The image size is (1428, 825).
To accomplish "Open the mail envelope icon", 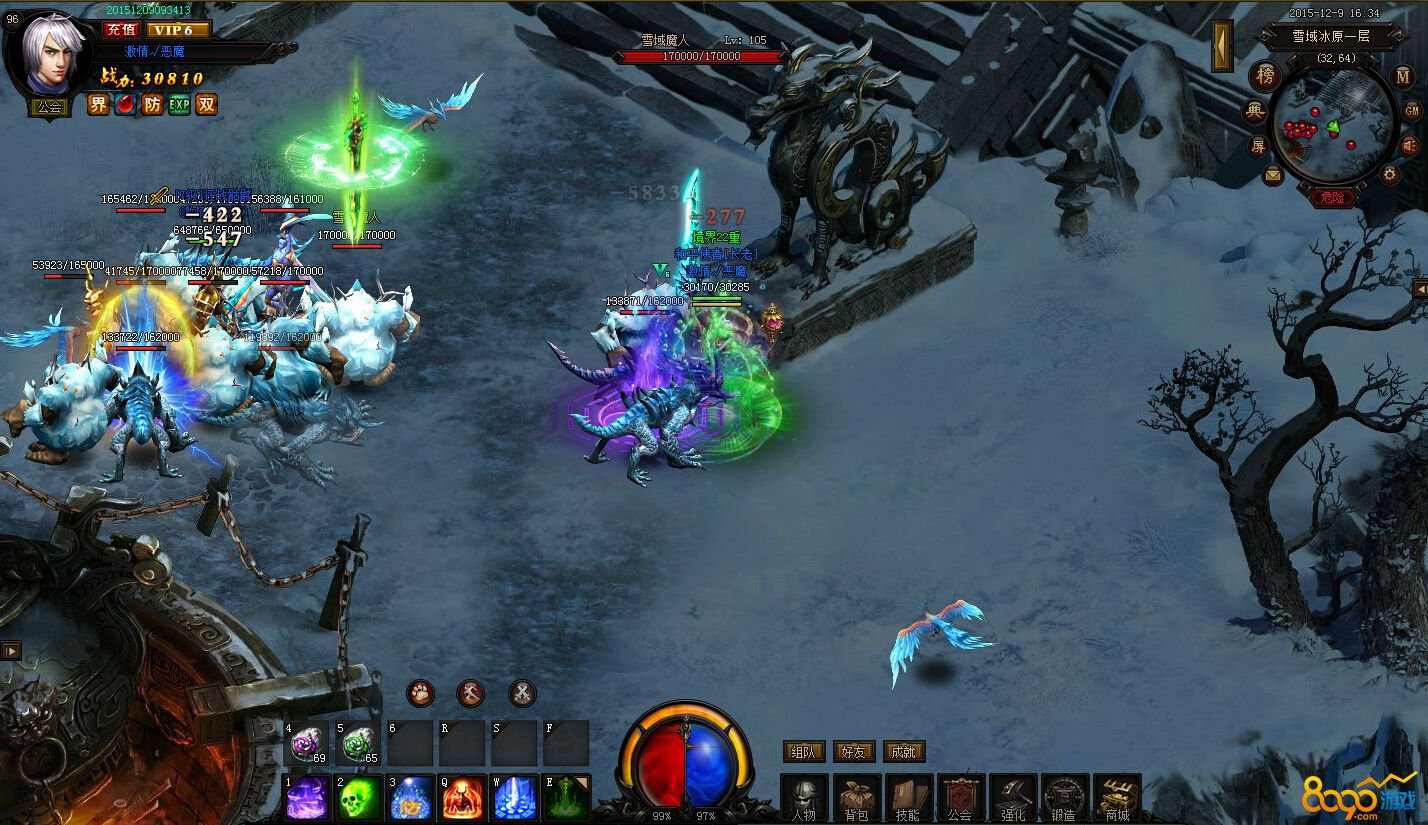I will [1273, 175].
